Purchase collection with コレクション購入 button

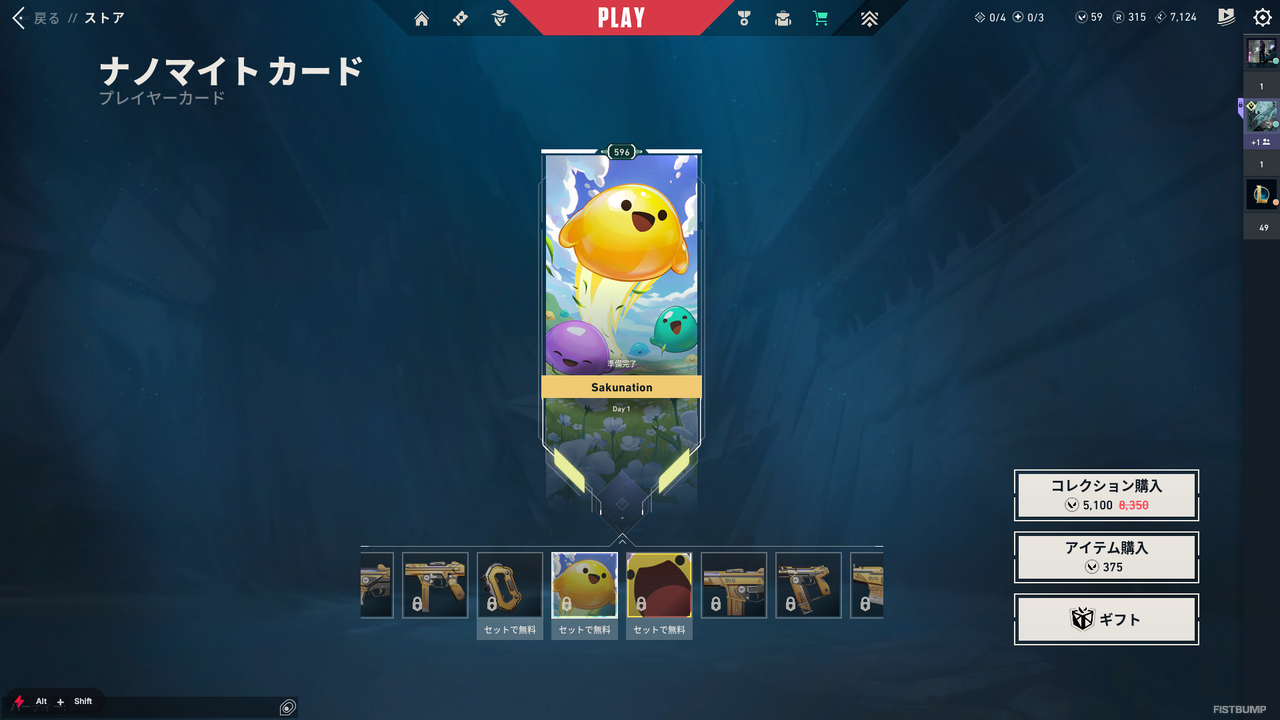(1106, 495)
